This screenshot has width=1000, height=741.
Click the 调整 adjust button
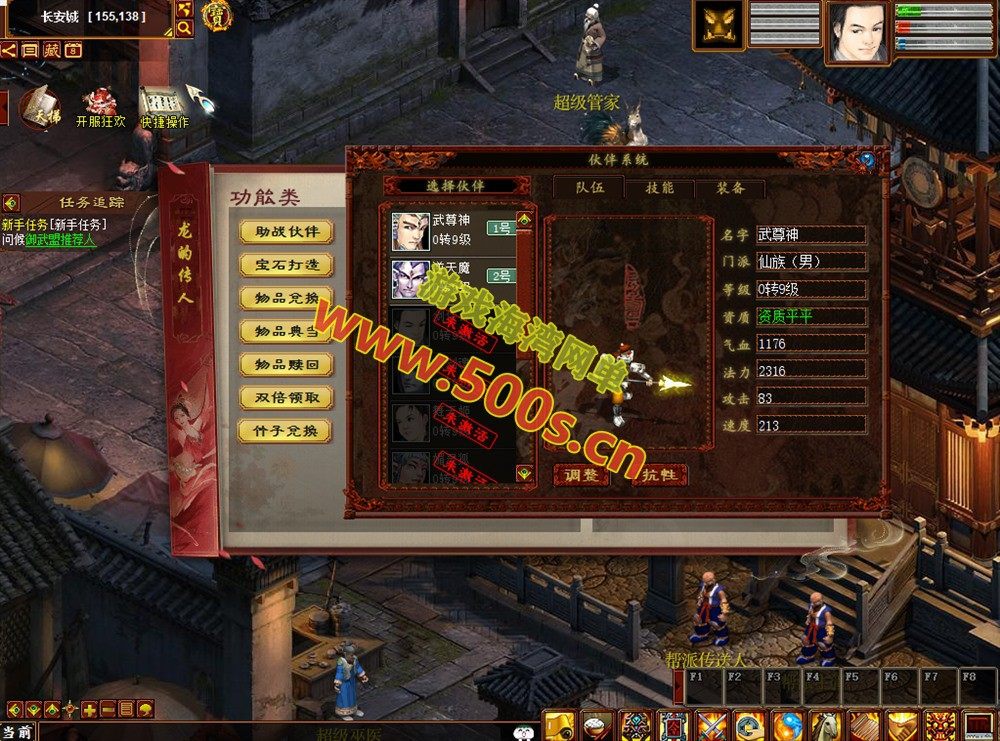click(x=581, y=475)
